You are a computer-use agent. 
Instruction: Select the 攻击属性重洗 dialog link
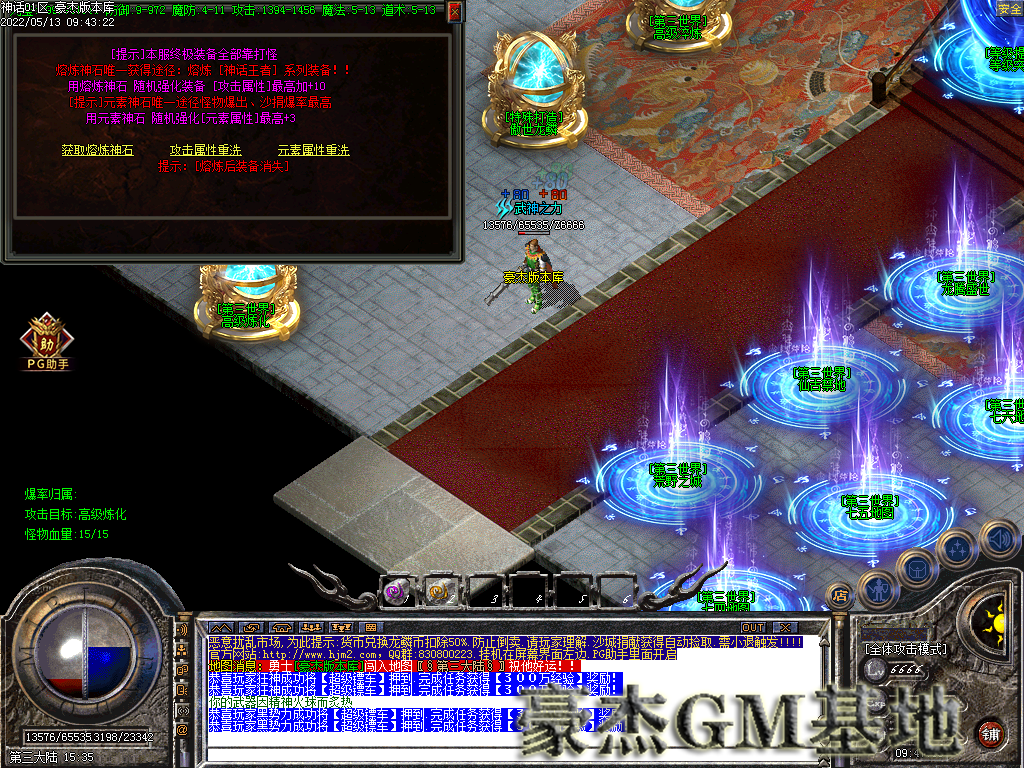[205, 150]
